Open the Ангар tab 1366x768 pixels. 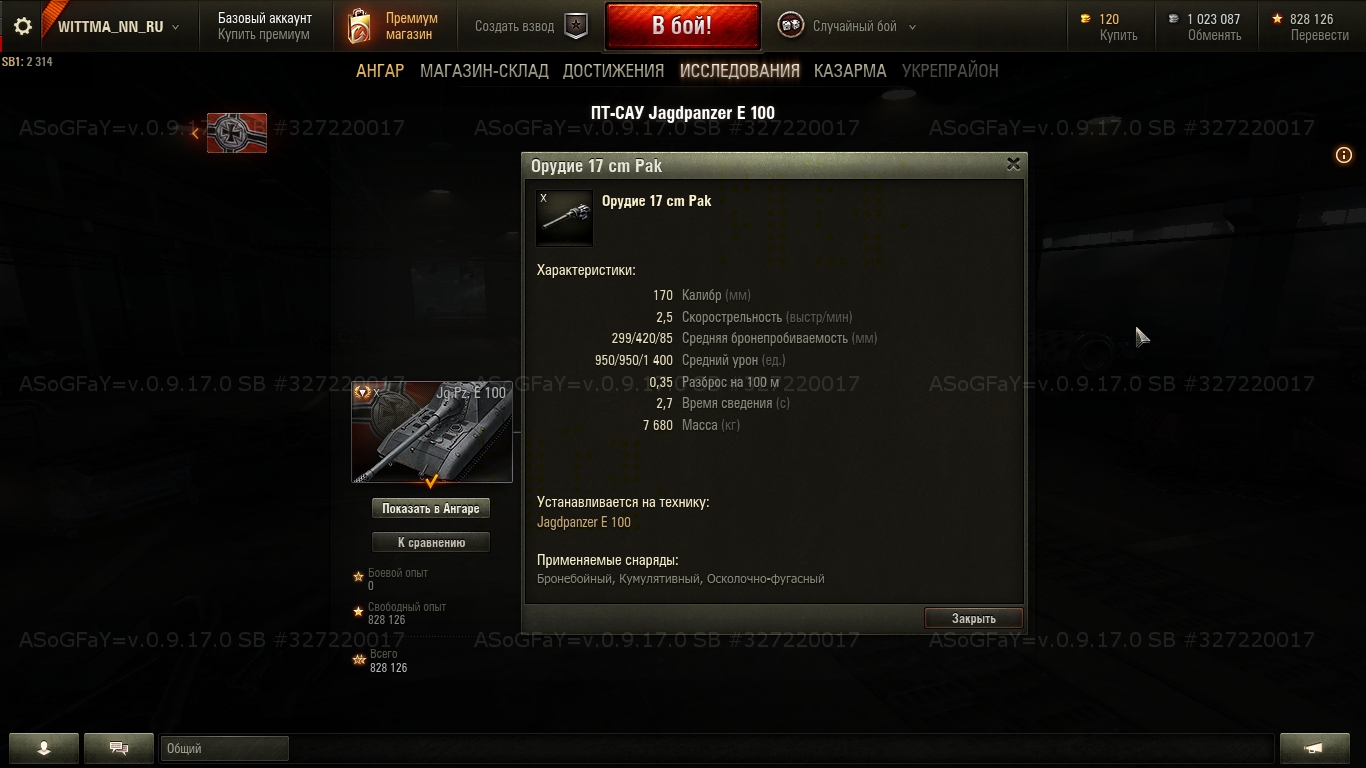coord(380,71)
